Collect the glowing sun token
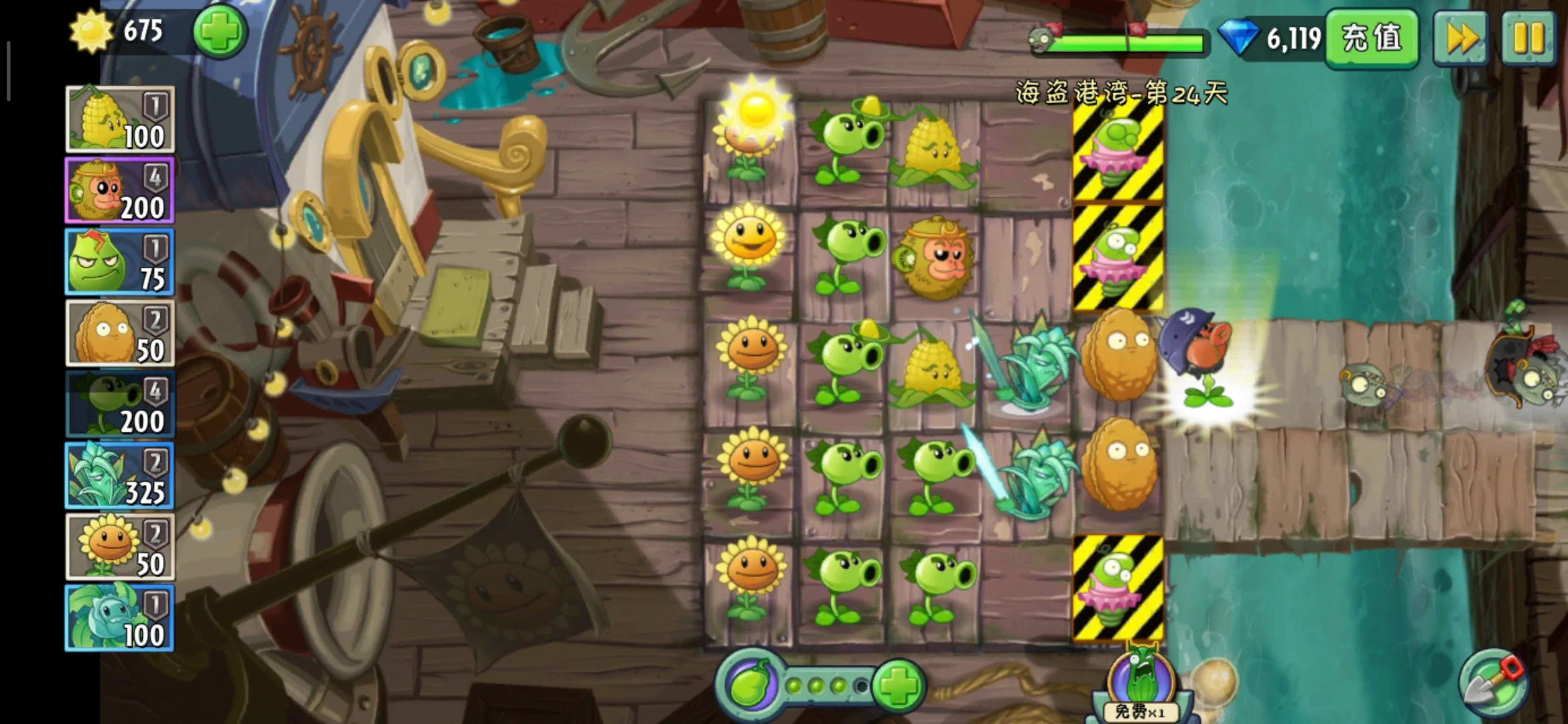 pyautogui.click(x=757, y=109)
